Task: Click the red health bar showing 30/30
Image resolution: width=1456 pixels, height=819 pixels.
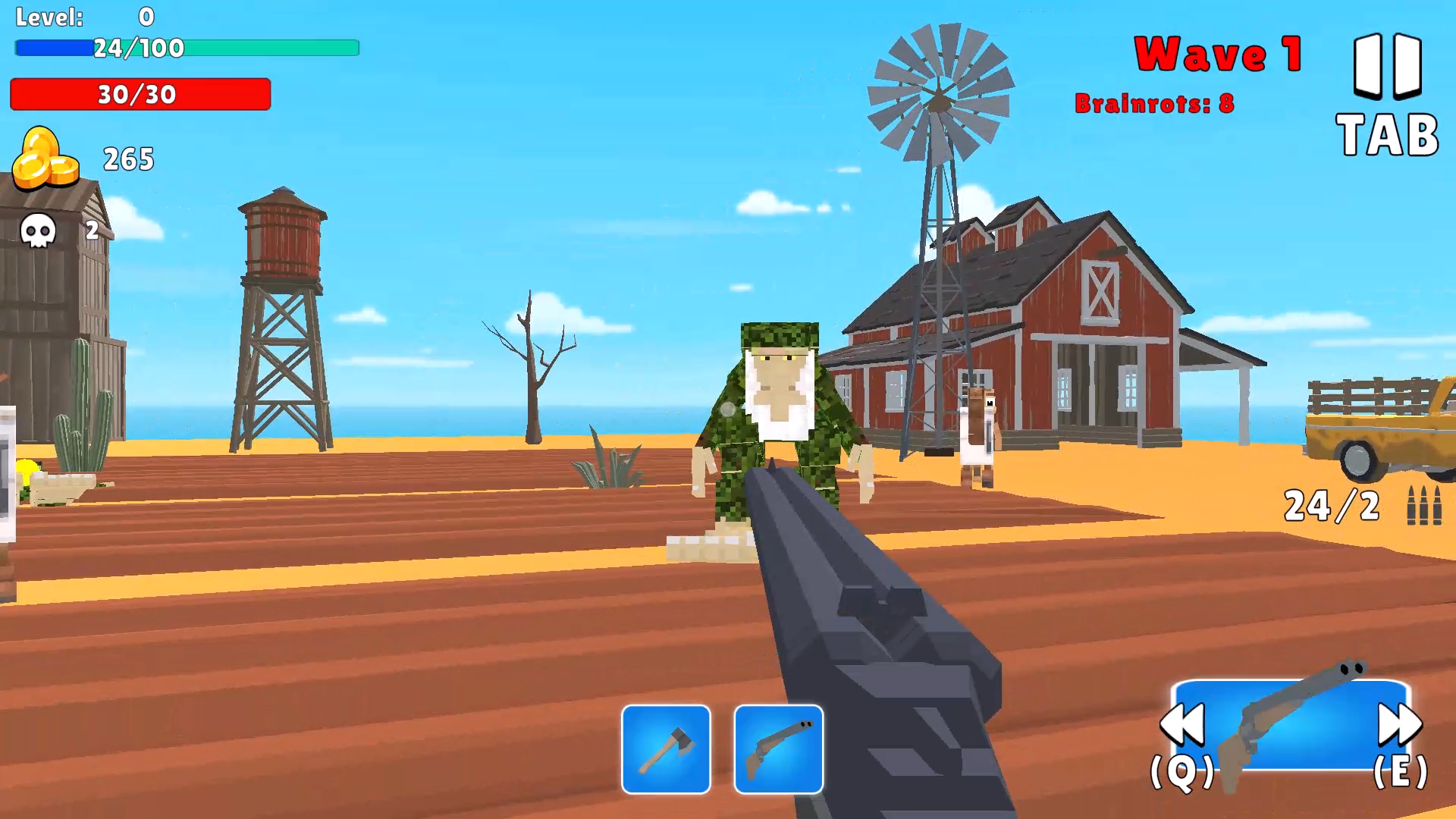Action: (x=140, y=95)
